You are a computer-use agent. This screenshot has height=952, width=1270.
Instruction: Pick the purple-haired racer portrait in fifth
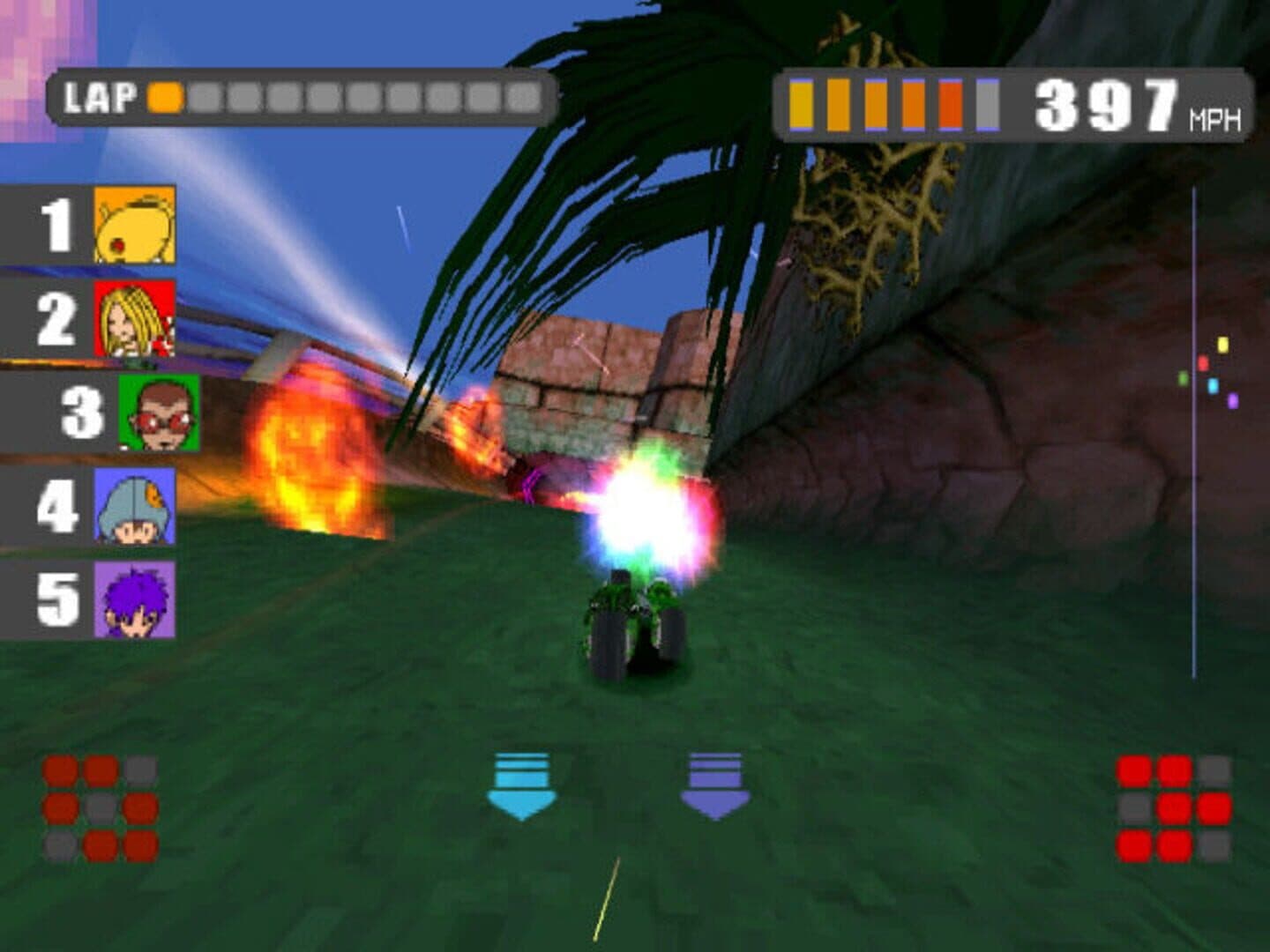coord(135,600)
